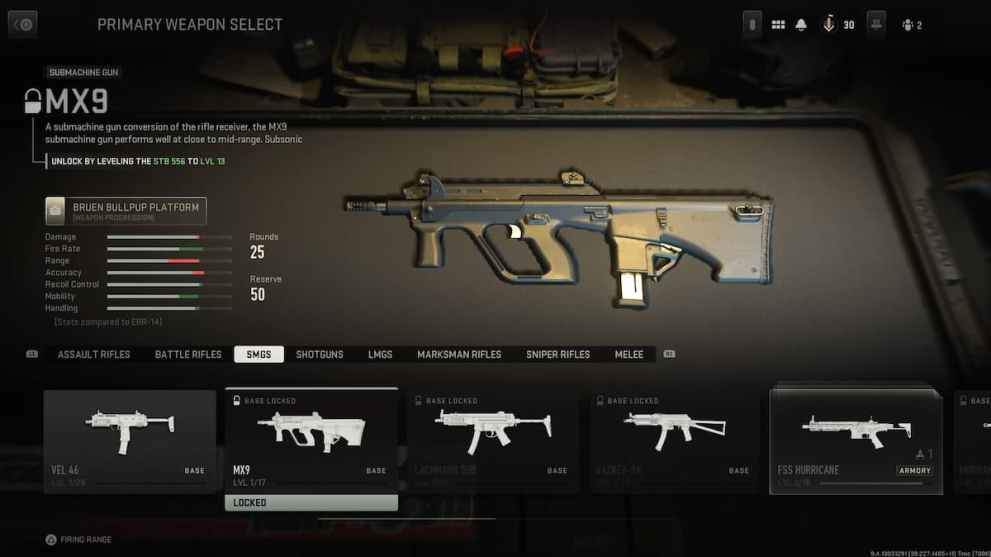The height and width of the screenshot is (557, 991).
Task: View the Sniper Rifles tab
Action: coord(558,355)
